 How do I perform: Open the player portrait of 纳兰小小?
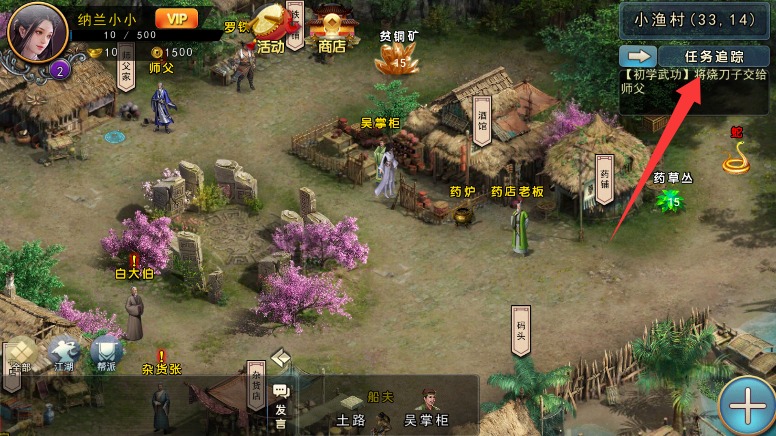pyautogui.click(x=37, y=34)
